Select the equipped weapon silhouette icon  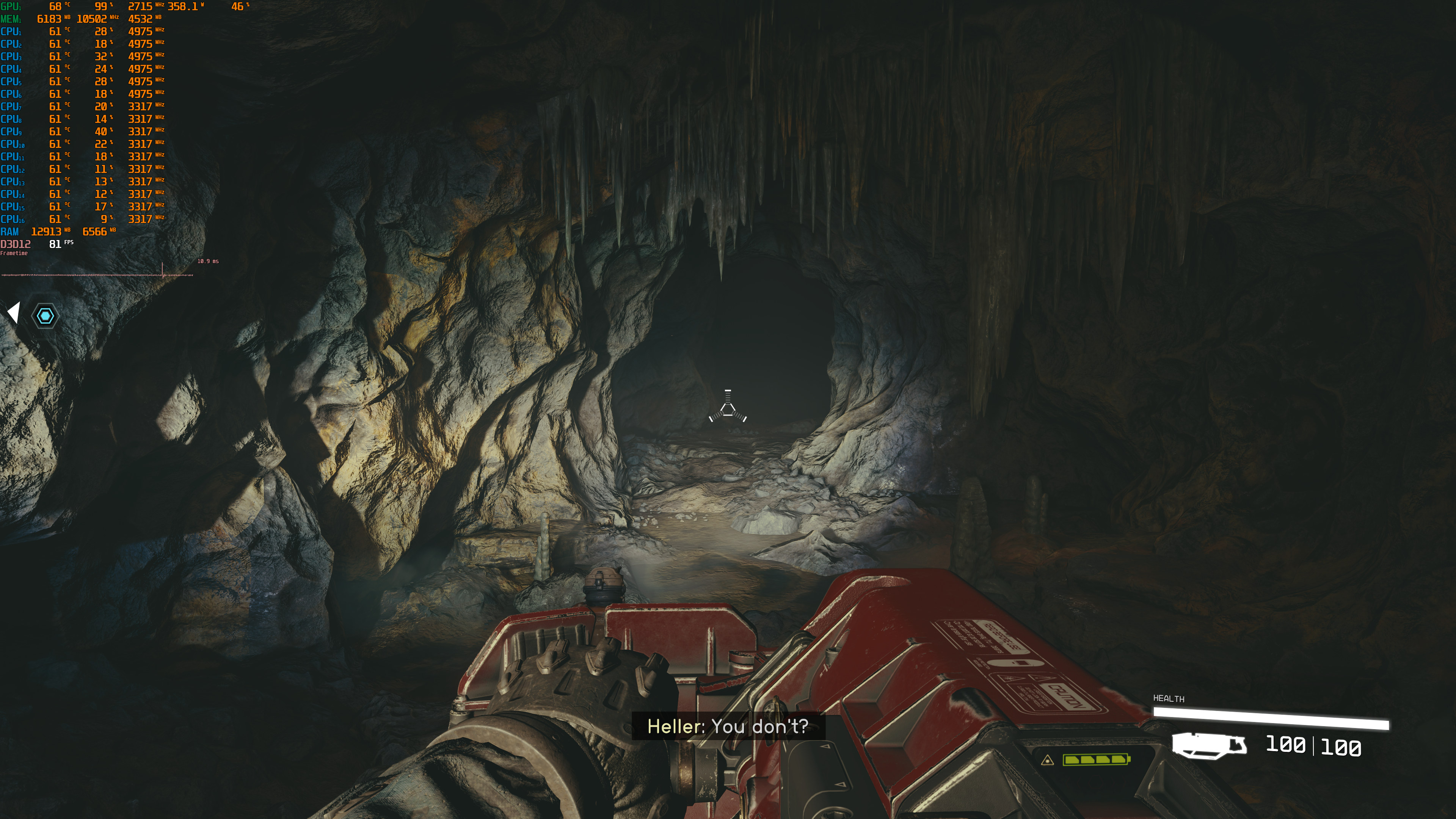point(1208,745)
